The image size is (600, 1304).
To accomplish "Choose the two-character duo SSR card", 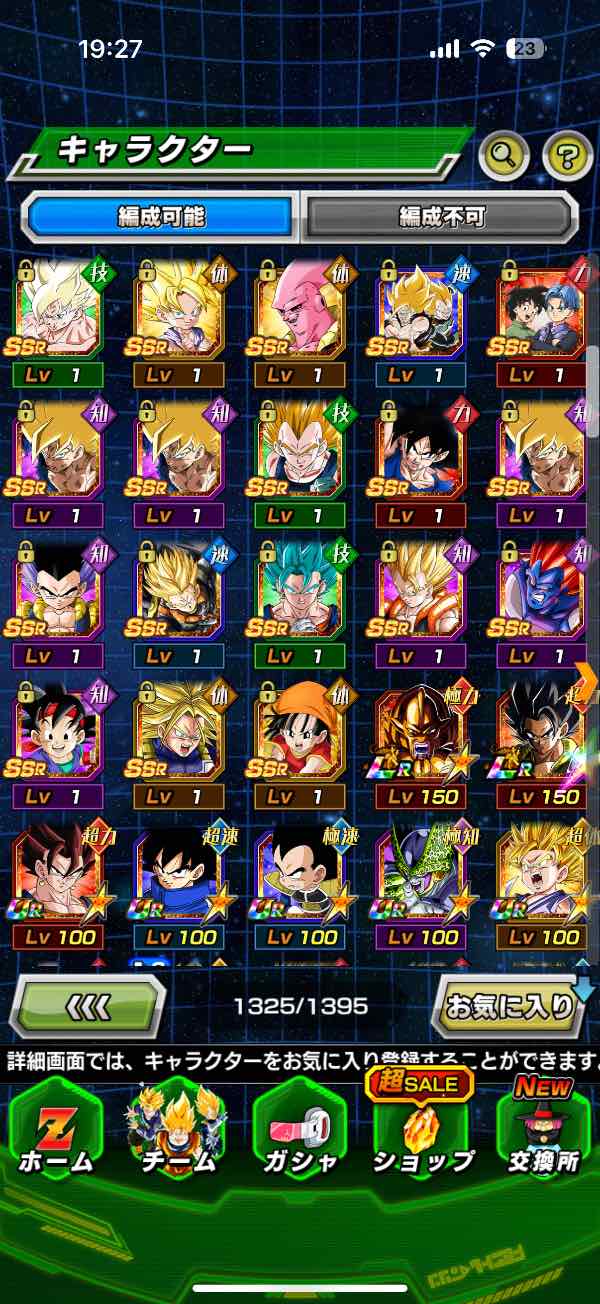I will [541, 312].
